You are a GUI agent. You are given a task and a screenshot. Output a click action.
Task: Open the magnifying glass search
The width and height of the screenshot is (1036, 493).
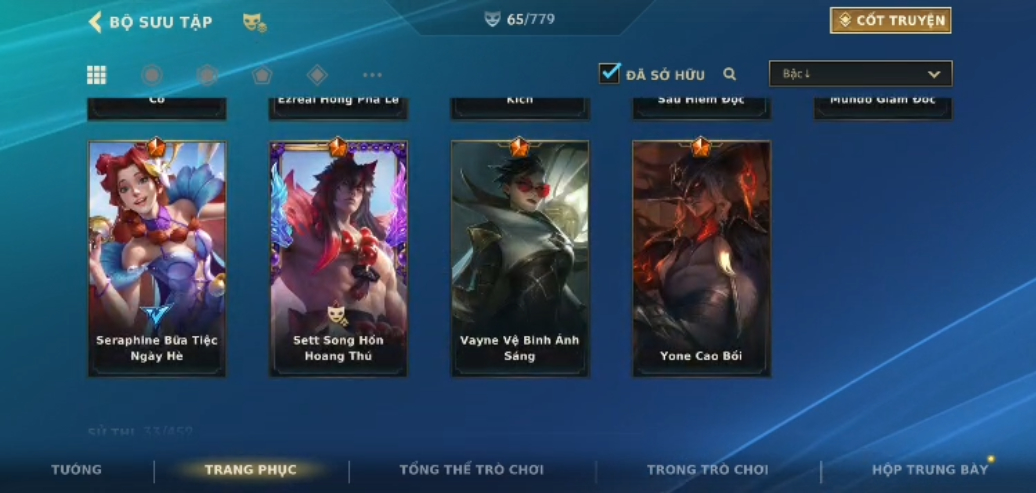tap(730, 74)
